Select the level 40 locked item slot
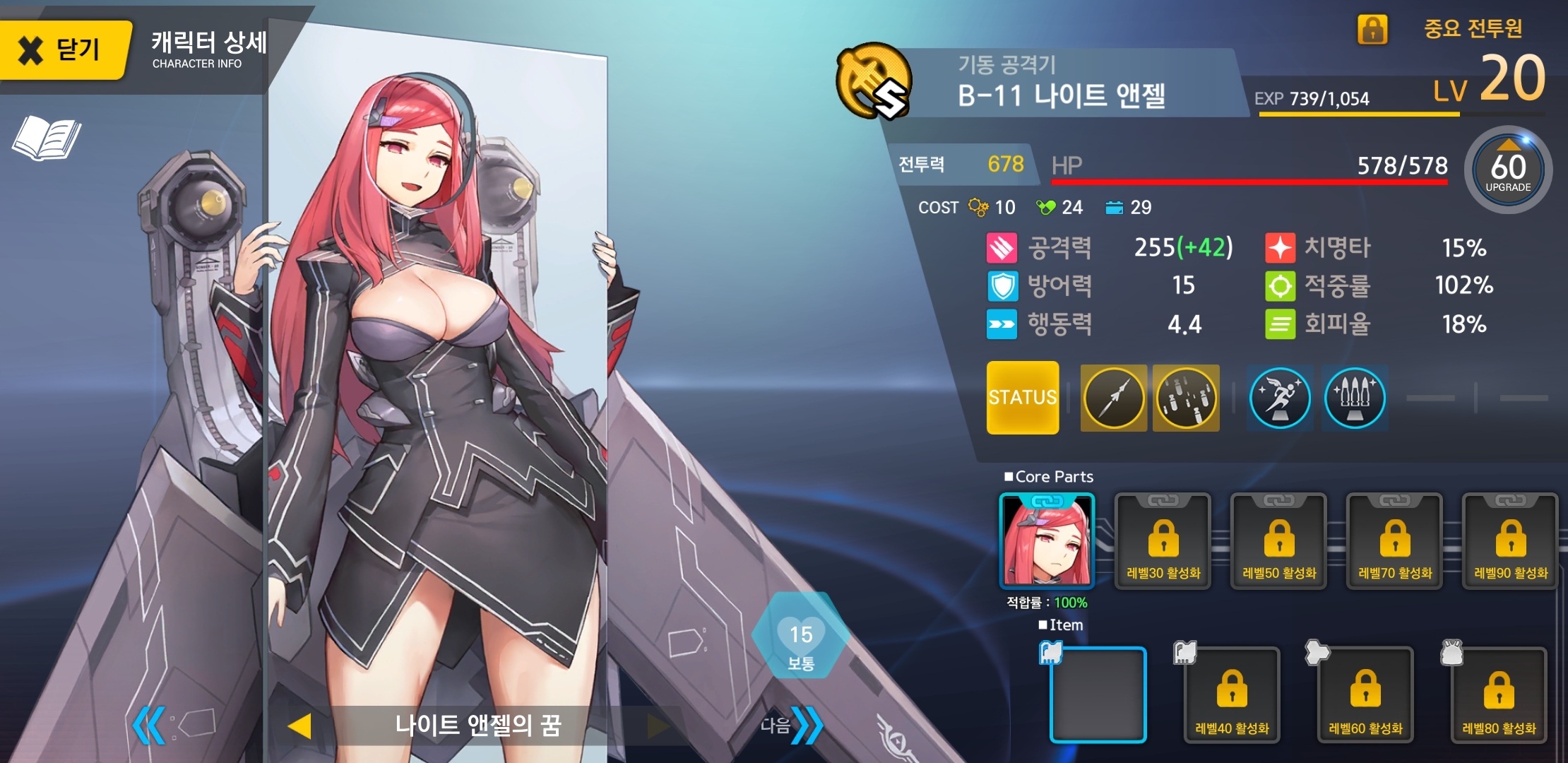The height and width of the screenshot is (763, 1568). click(1231, 694)
